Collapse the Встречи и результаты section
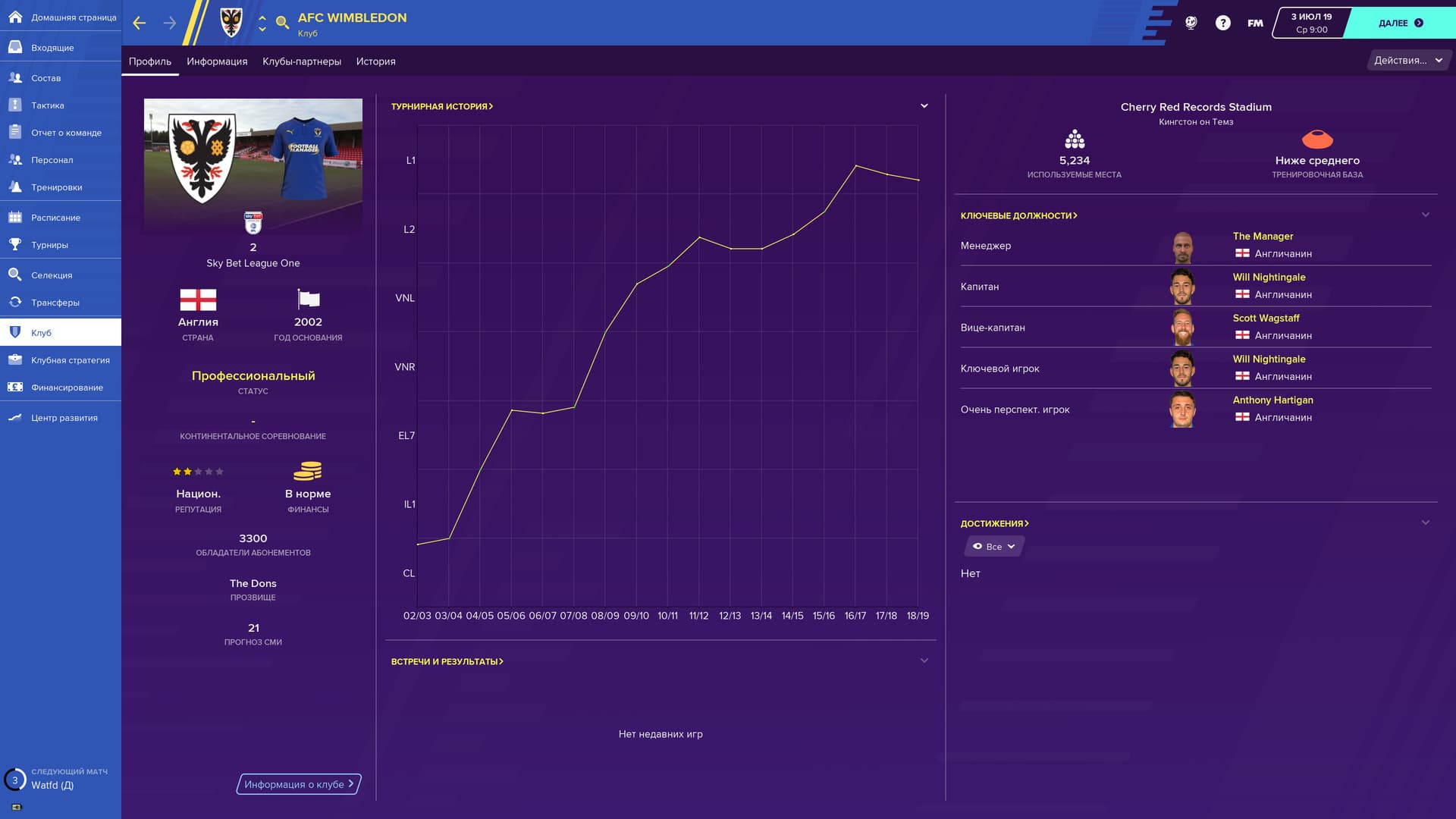This screenshot has width=1456, height=819. (924, 660)
